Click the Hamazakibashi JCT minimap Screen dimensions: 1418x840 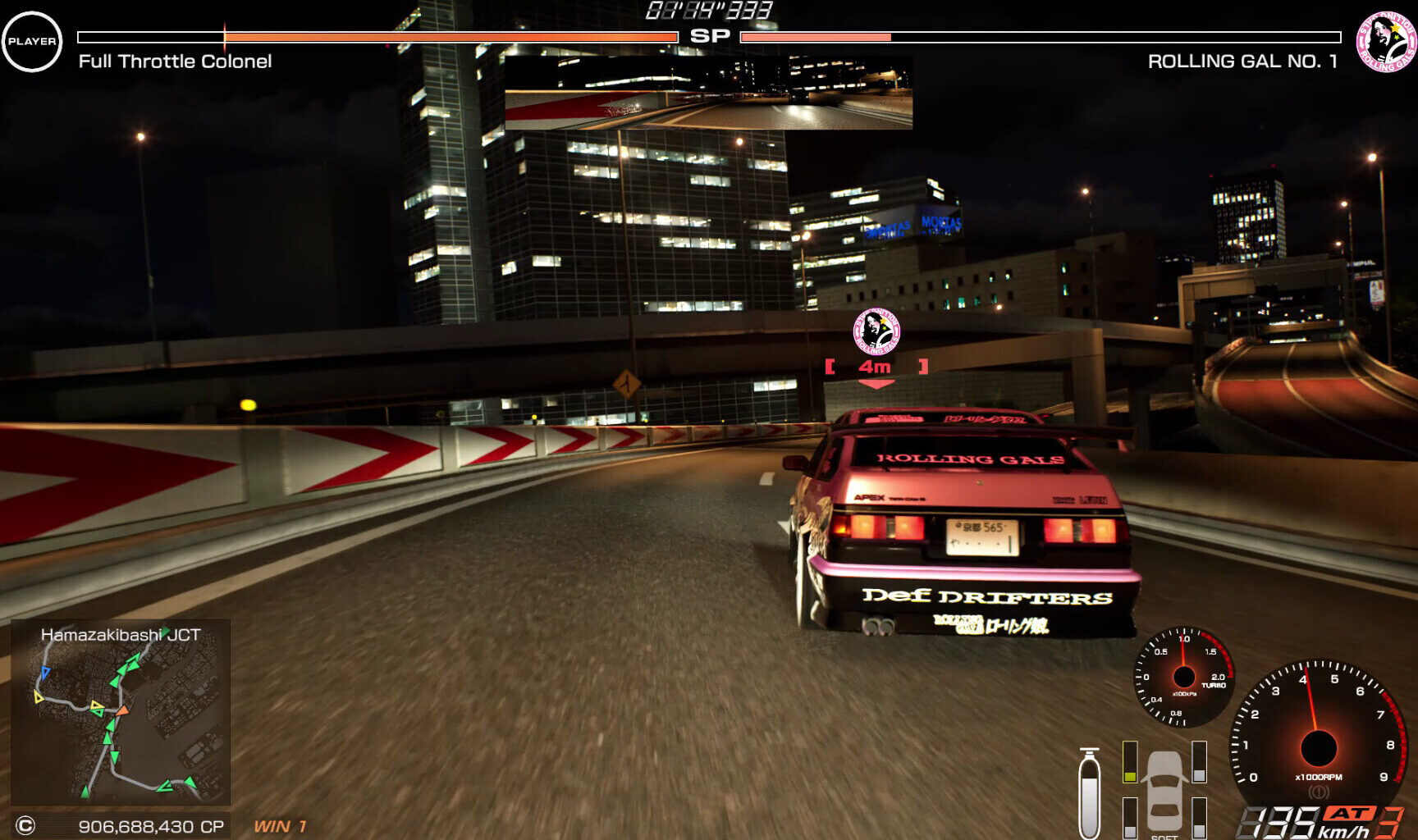click(121, 711)
